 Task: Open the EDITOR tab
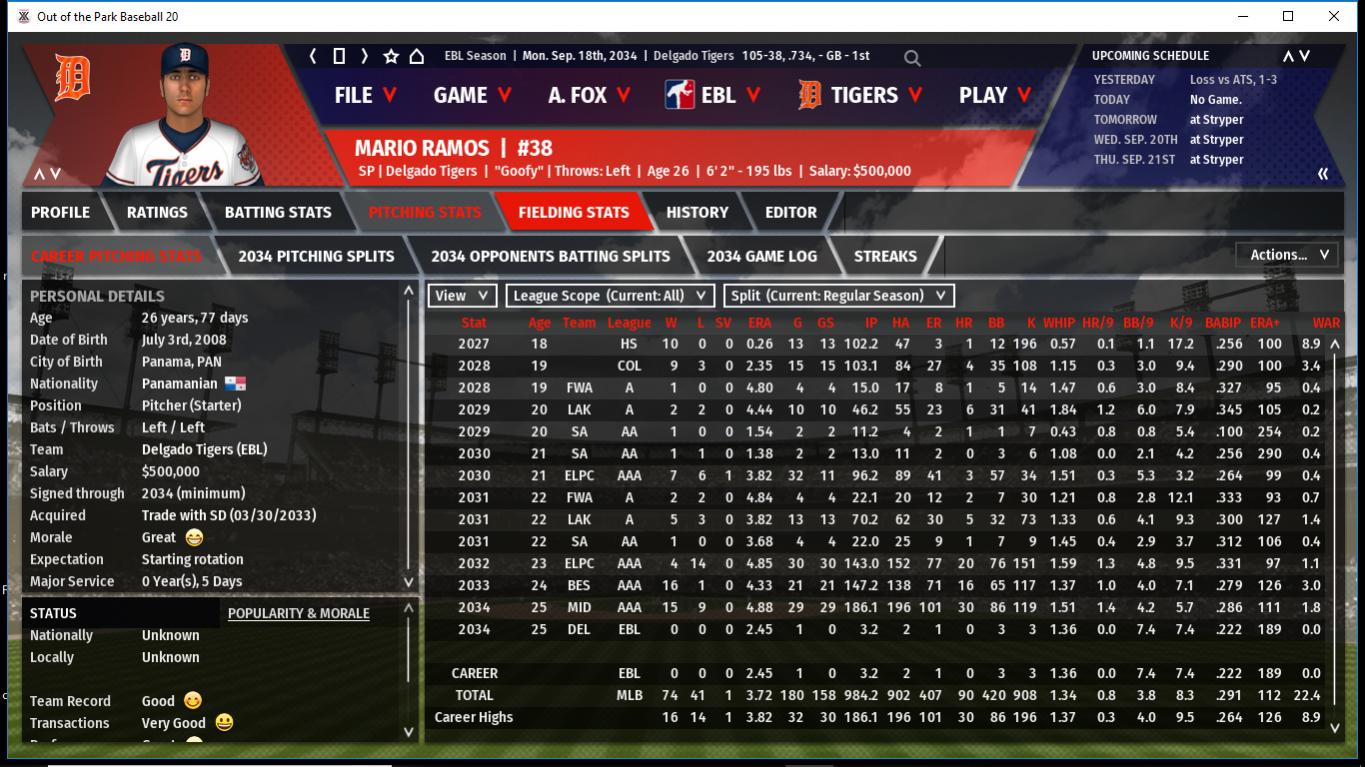pyautogui.click(x=791, y=212)
